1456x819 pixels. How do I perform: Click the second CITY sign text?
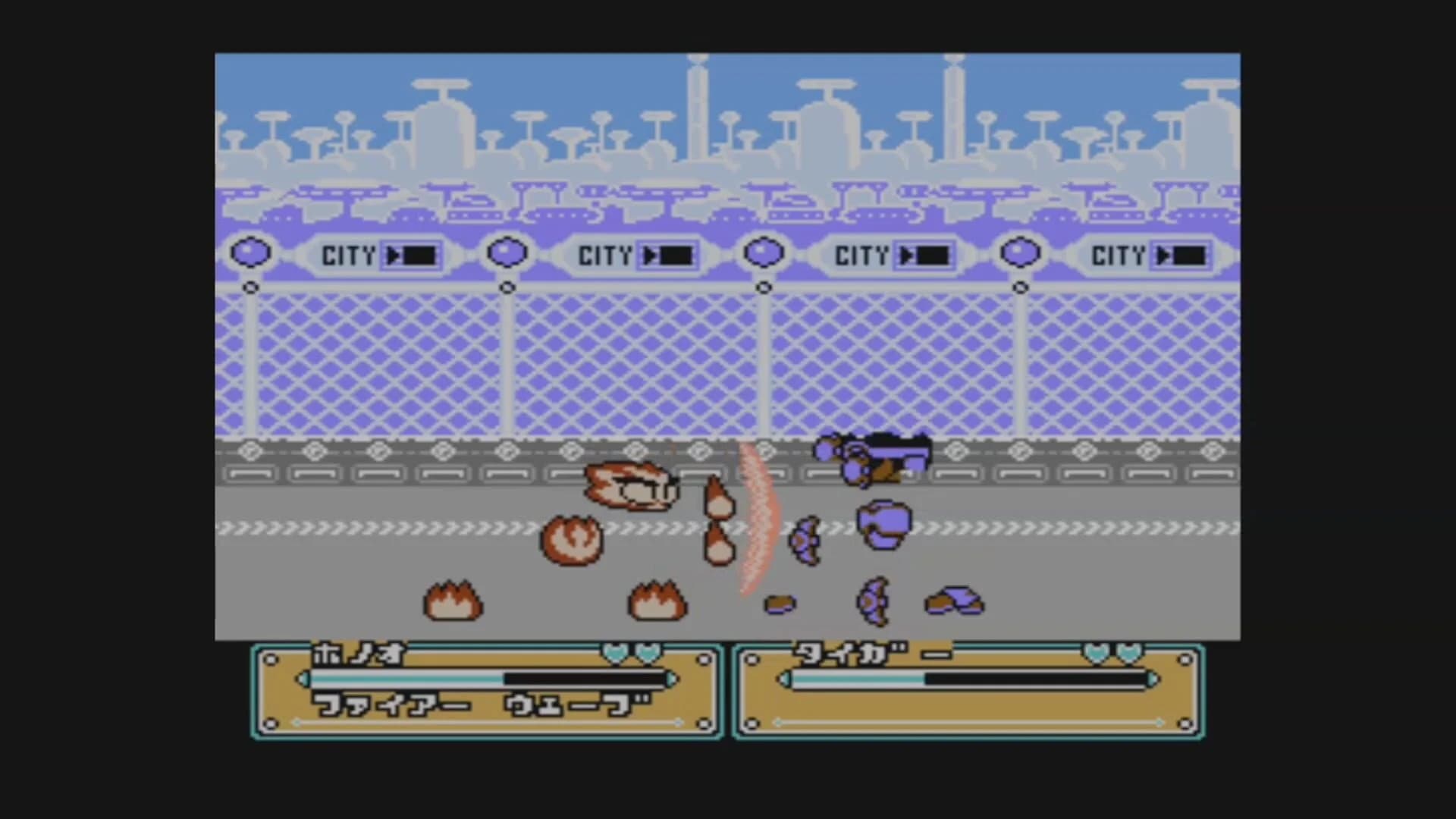tap(607, 256)
